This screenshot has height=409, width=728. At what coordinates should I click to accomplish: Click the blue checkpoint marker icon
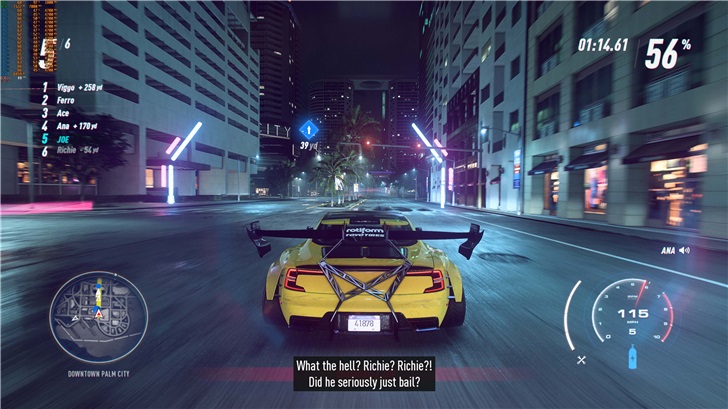coord(309,129)
